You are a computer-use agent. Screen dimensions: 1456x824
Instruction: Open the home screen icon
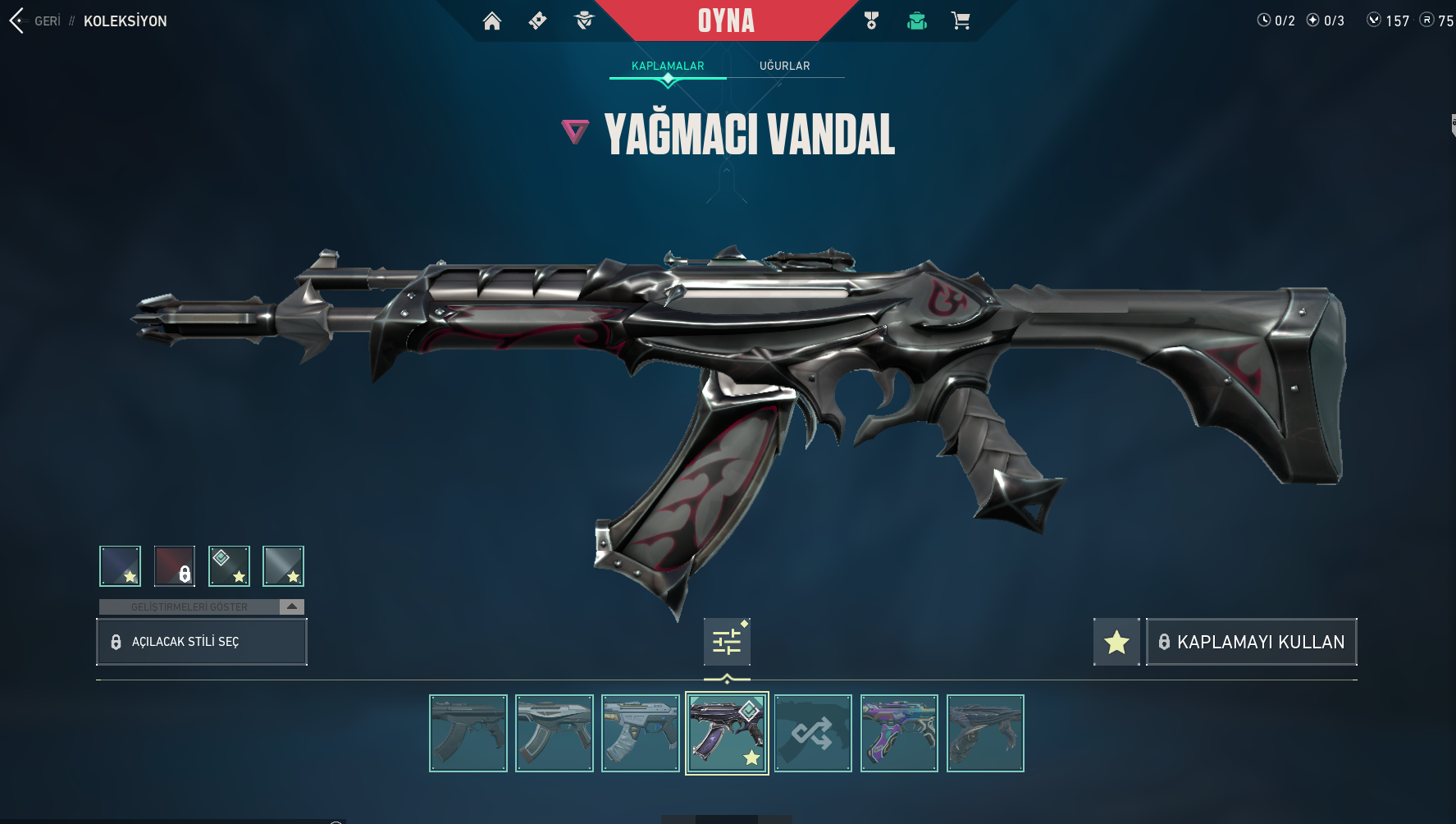[x=492, y=21]
